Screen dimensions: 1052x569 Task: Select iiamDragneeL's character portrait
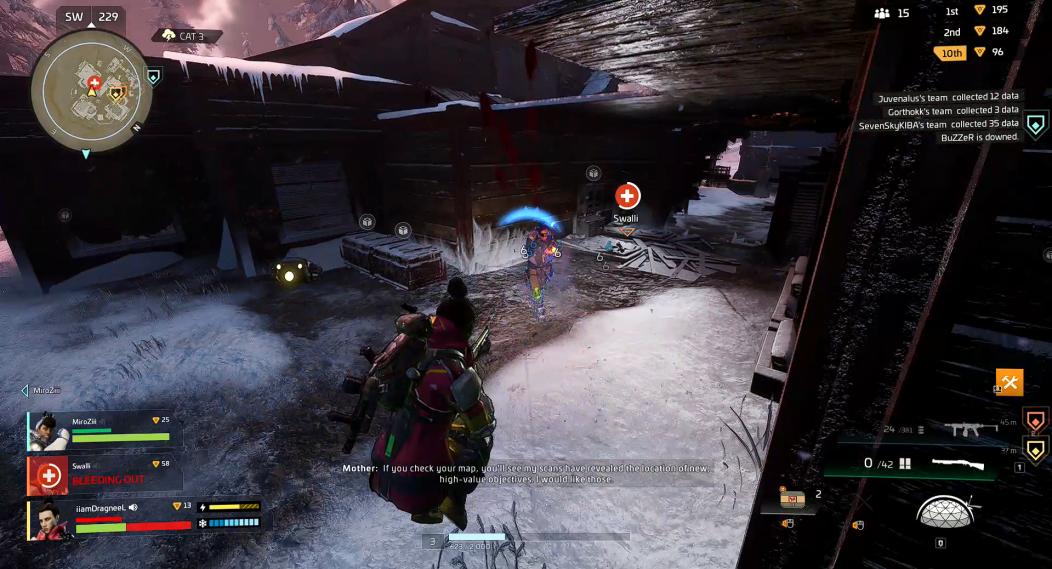pos(50,520)
